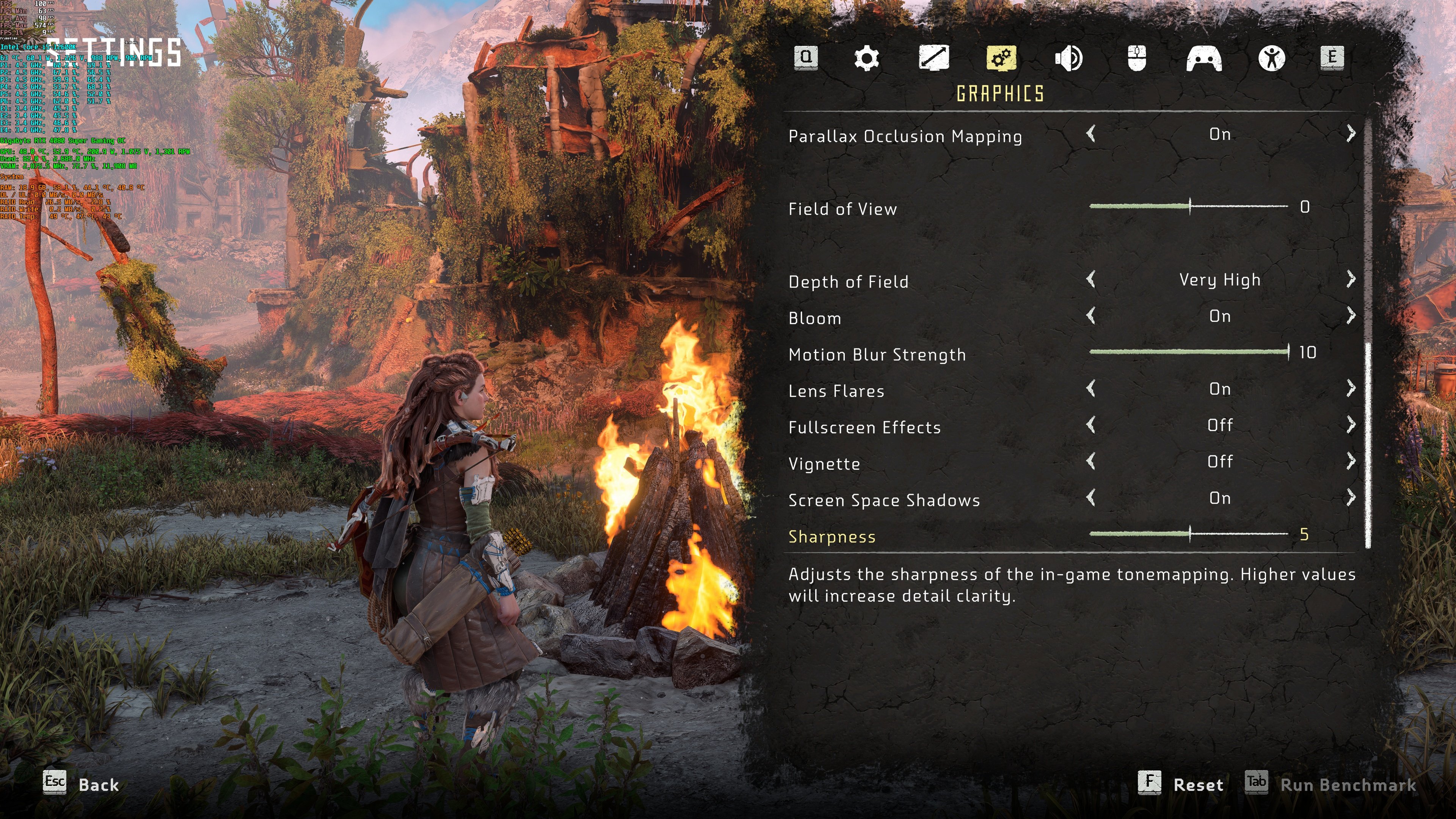This screenshot has height=819, width=1456.
Task: Switch to the accessibility settings tab
Action: [x=1272, y=58]
